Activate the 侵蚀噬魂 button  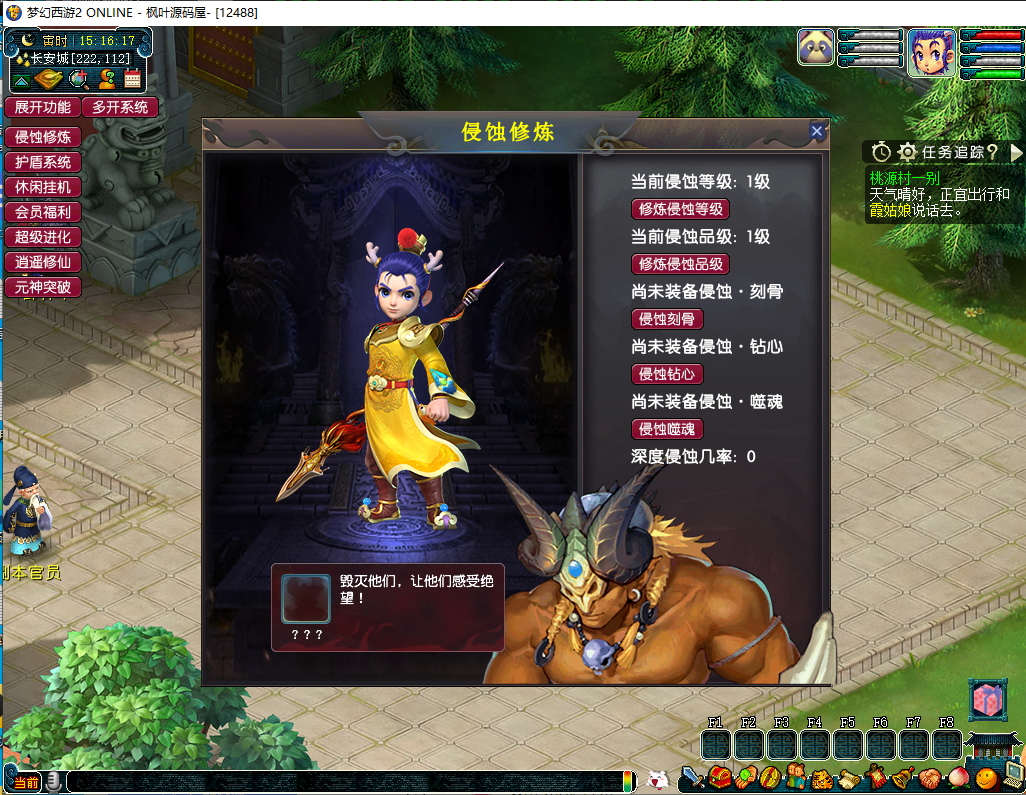click(667, 429)
